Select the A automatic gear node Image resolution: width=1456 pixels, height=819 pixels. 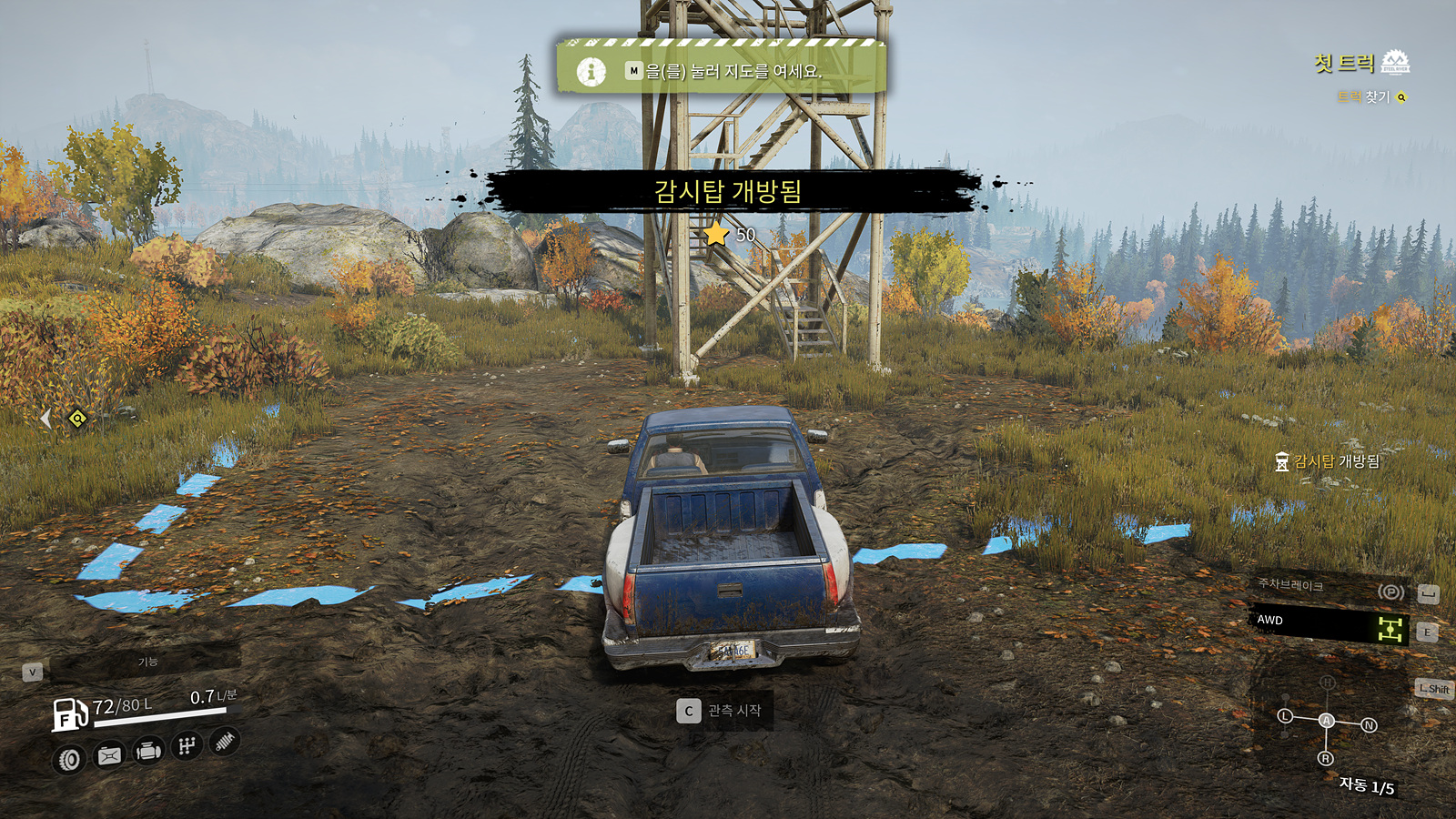(x=1327, y=721)
